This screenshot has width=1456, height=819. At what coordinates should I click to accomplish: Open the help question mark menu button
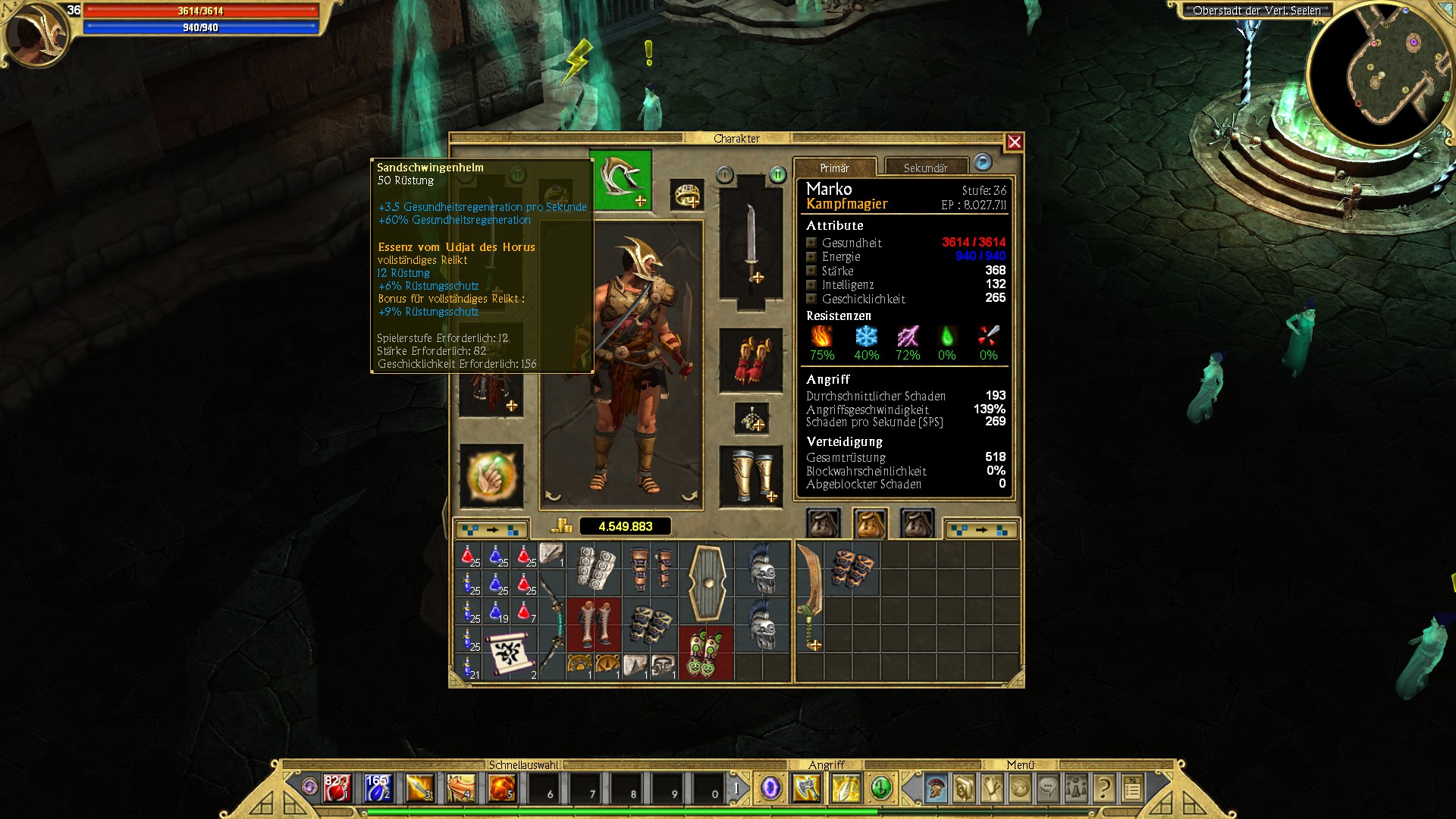1104,789
